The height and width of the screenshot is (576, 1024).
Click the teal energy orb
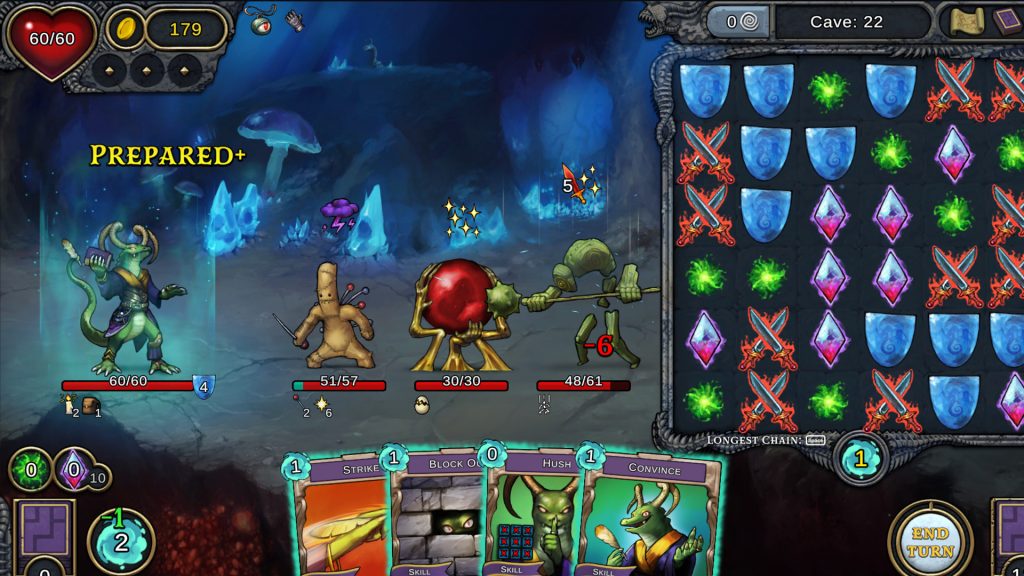tap(121, 542)
